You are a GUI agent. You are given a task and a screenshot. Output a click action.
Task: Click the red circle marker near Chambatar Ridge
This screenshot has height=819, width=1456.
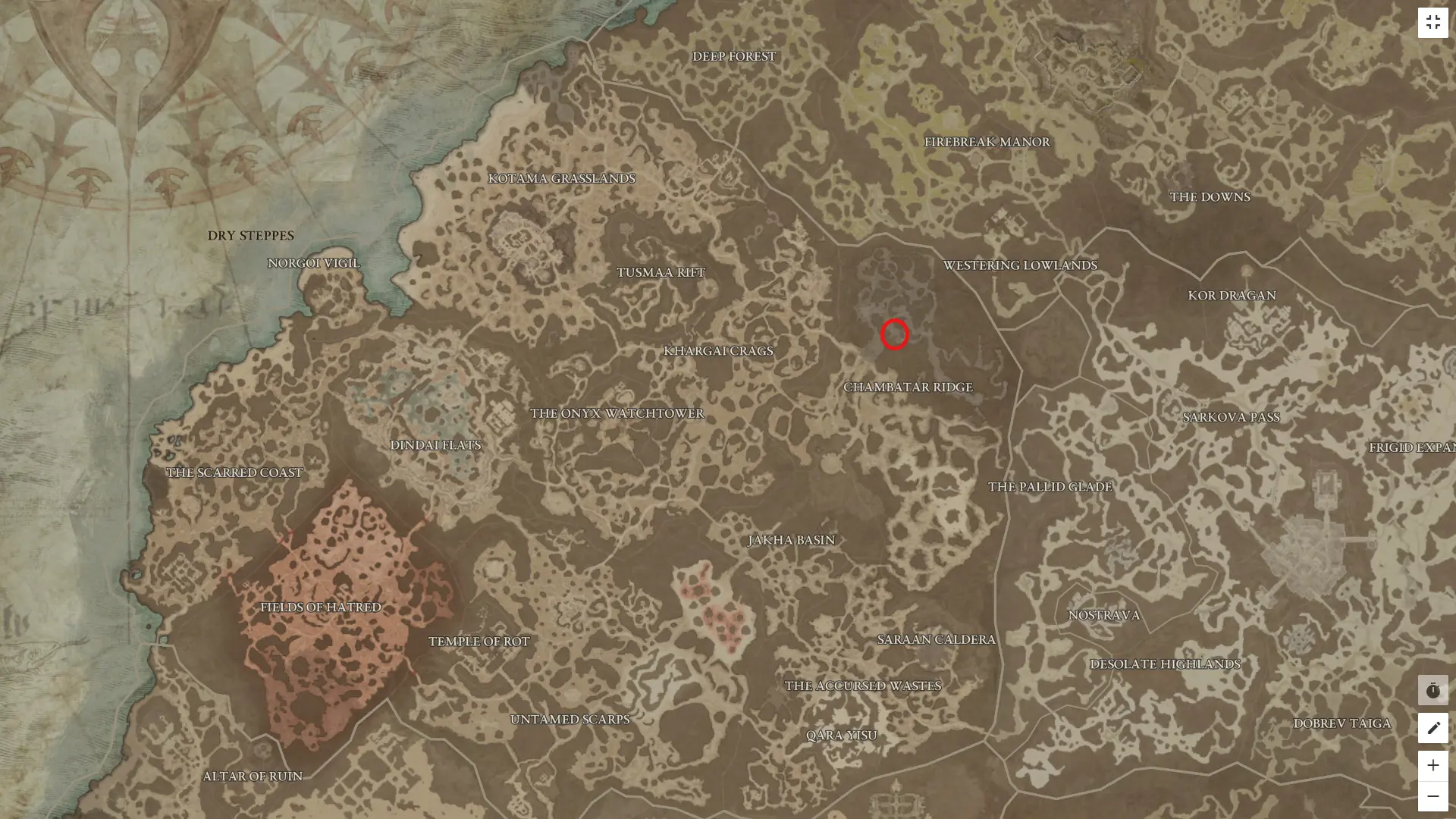pyautogui.click(x=894, y=335)
